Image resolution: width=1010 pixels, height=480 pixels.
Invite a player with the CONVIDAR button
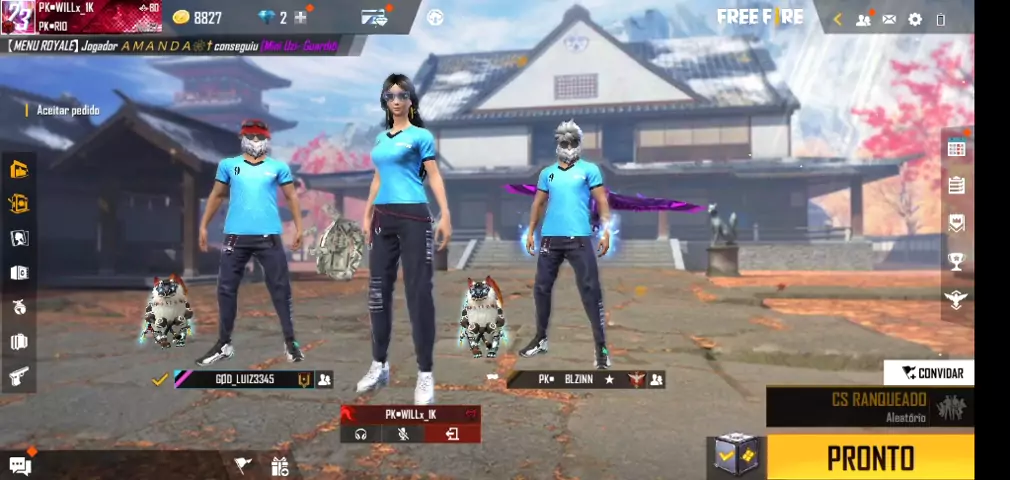tap(931, 373)
